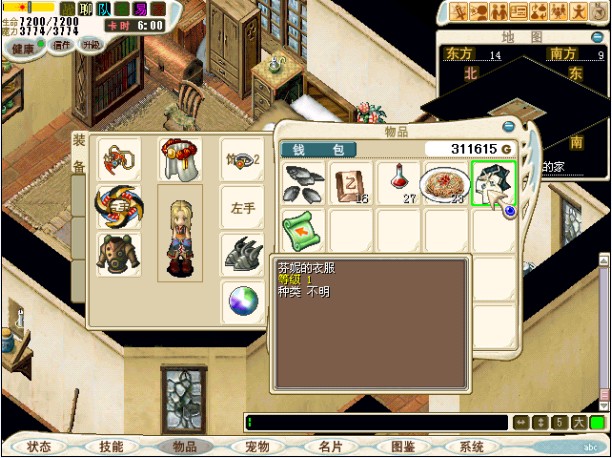
Task: Click the 钱包 wallet button
Action: click(x=318, y=150)
